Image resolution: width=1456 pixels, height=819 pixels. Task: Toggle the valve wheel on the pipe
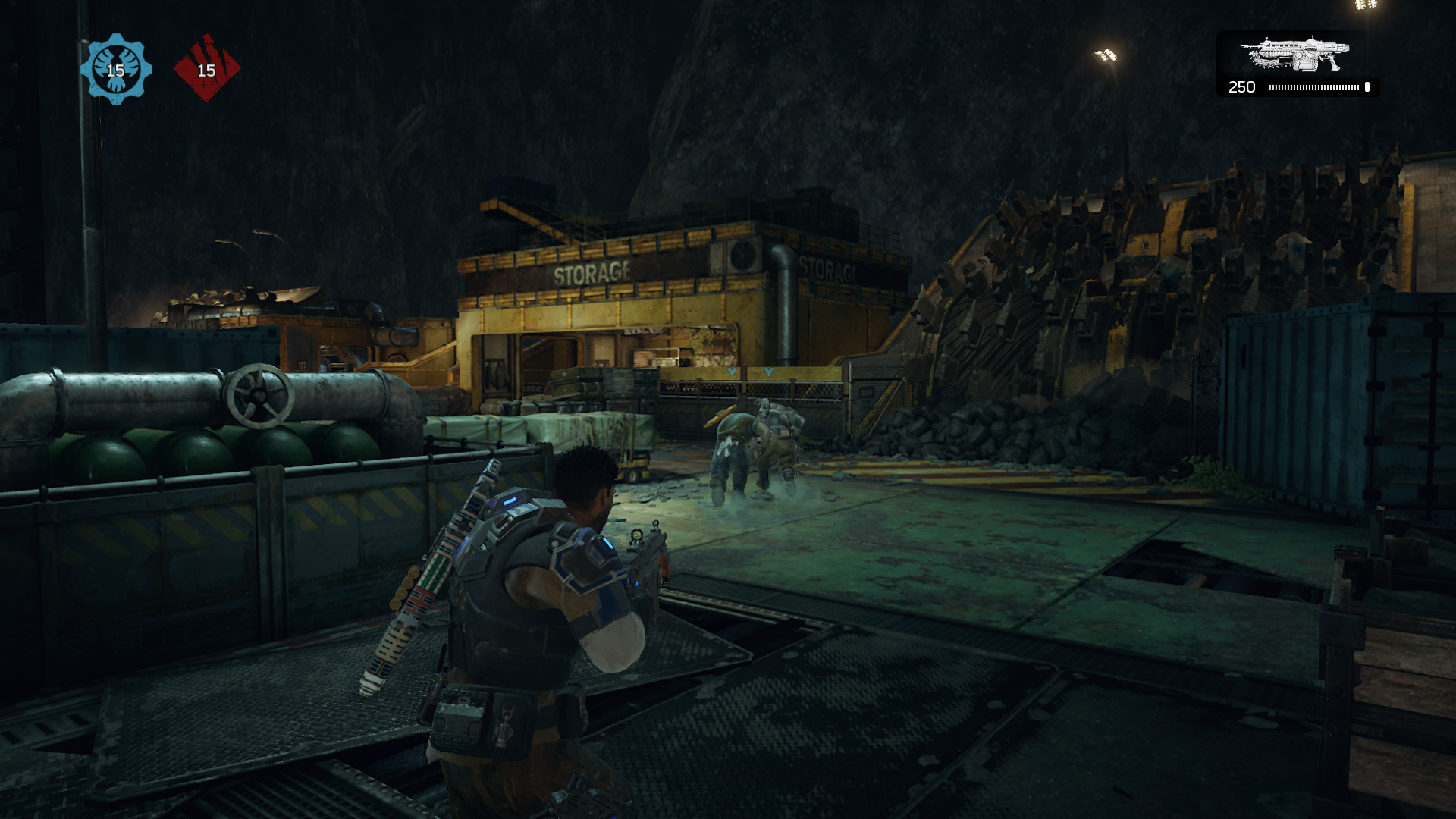tap(260, 394)
